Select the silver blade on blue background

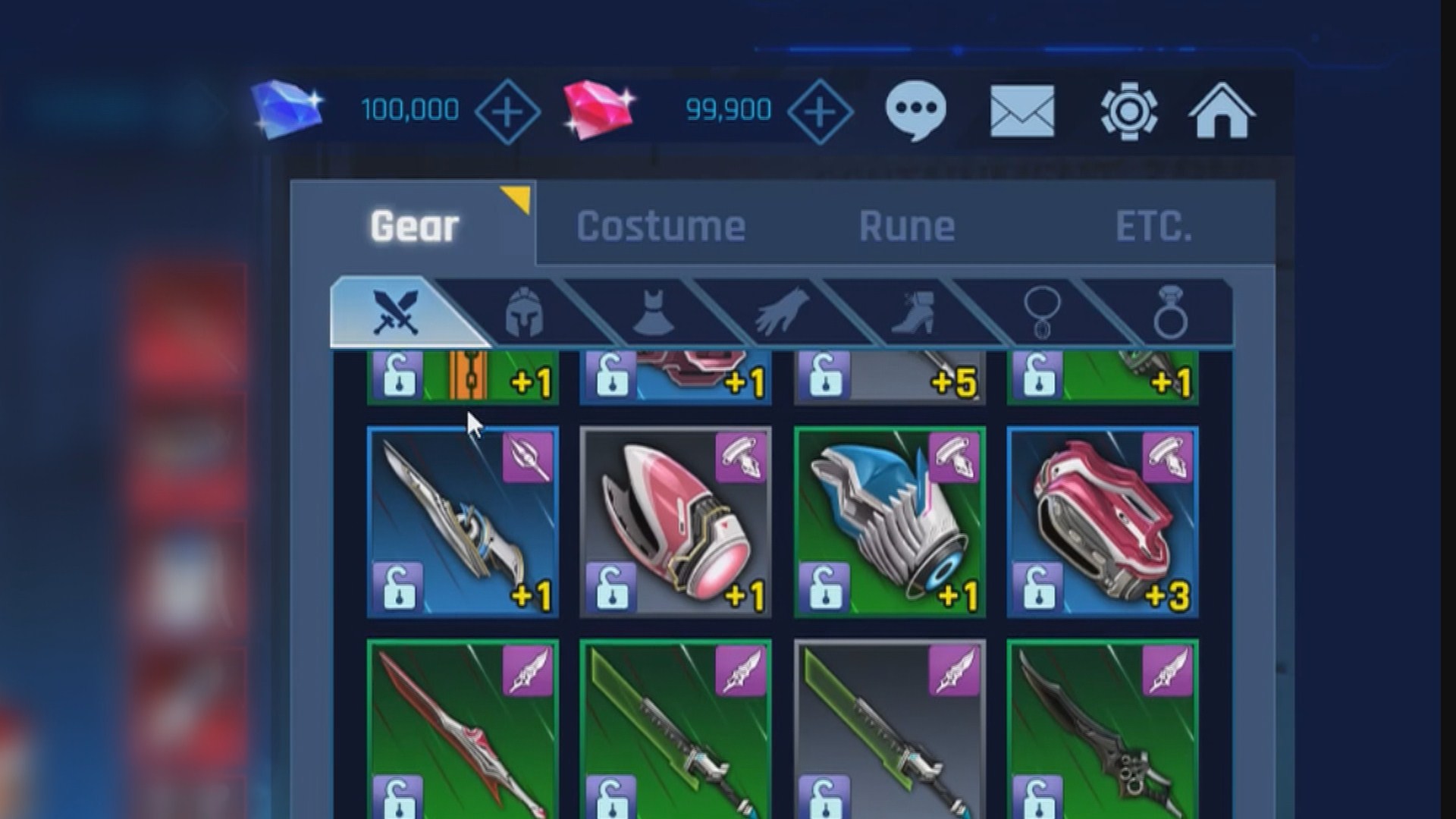point(463,522)
